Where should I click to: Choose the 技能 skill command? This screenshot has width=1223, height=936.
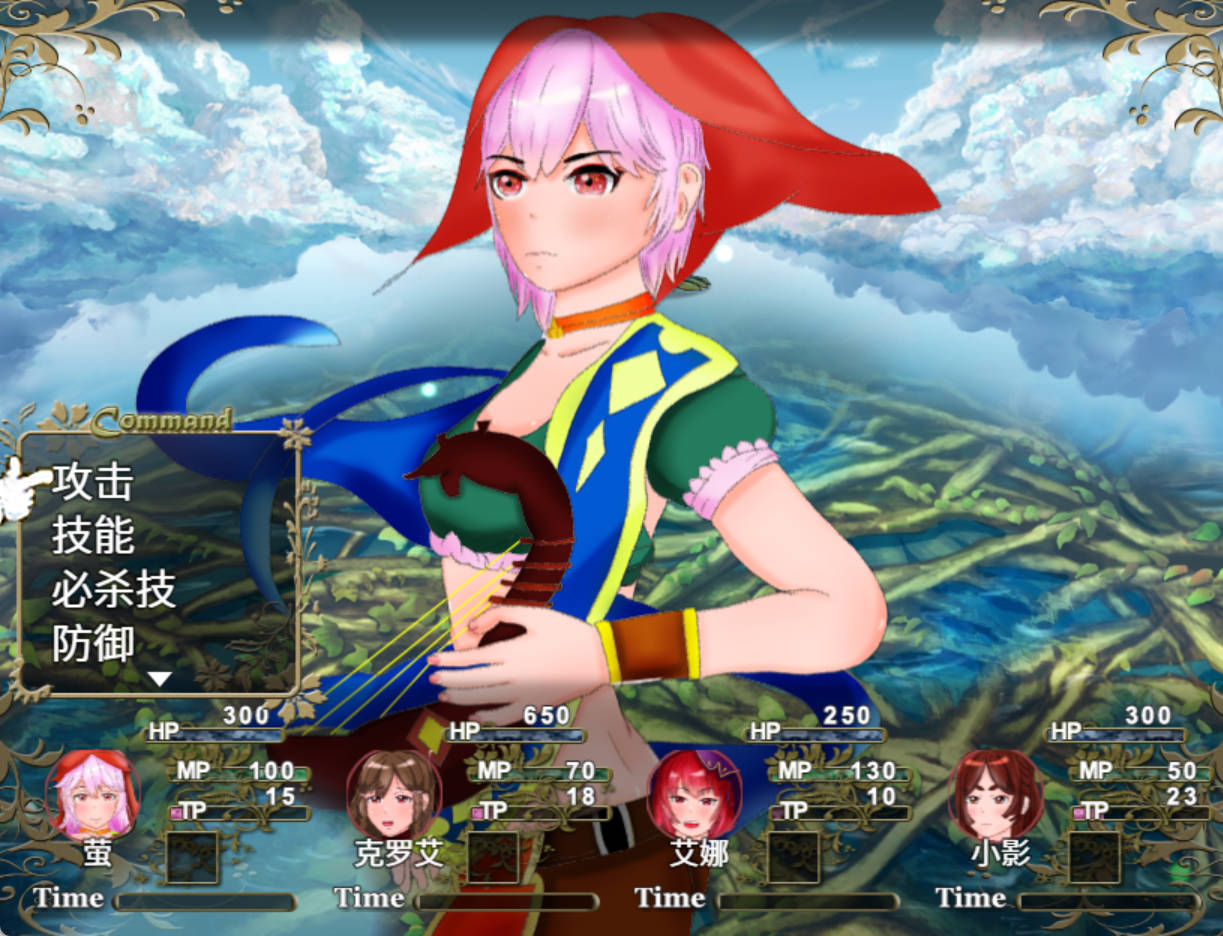coord(93,536)
